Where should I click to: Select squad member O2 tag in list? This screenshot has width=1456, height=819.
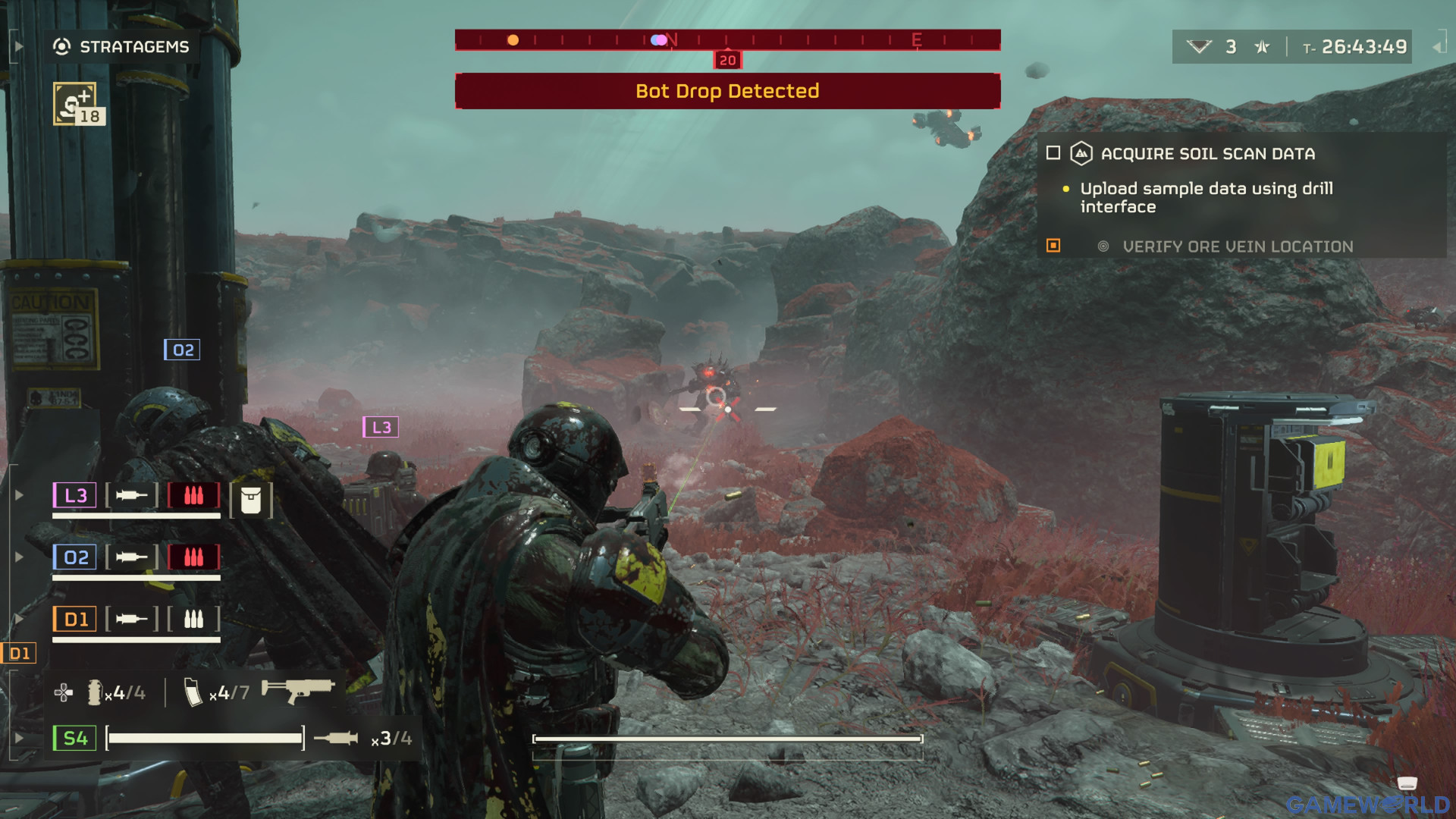(74, 557)
